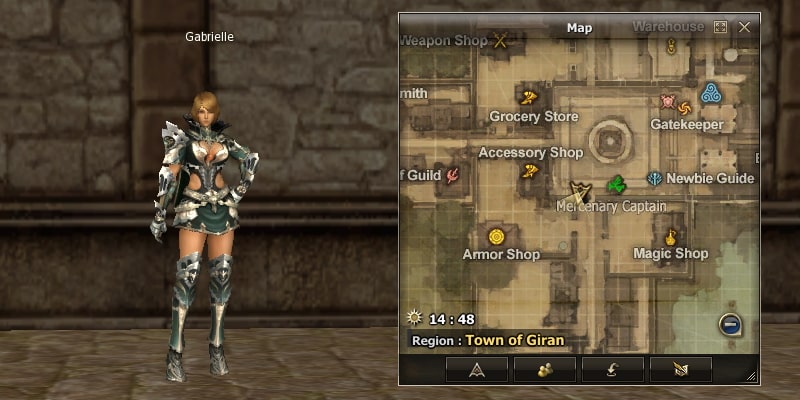
Task: Click the blue triple-spiral map marker
Action: (x=711, y=94)
